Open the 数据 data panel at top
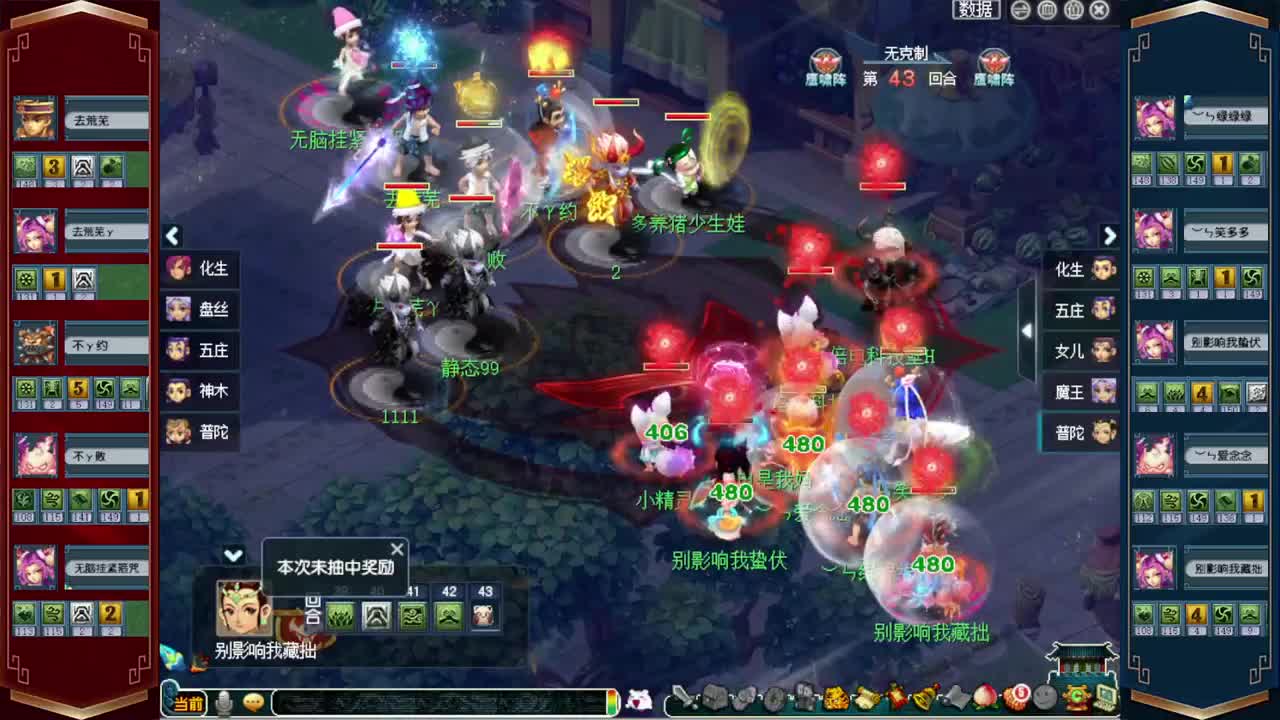1280x720 pixels. pyautogui.click(x=976, y=10)
